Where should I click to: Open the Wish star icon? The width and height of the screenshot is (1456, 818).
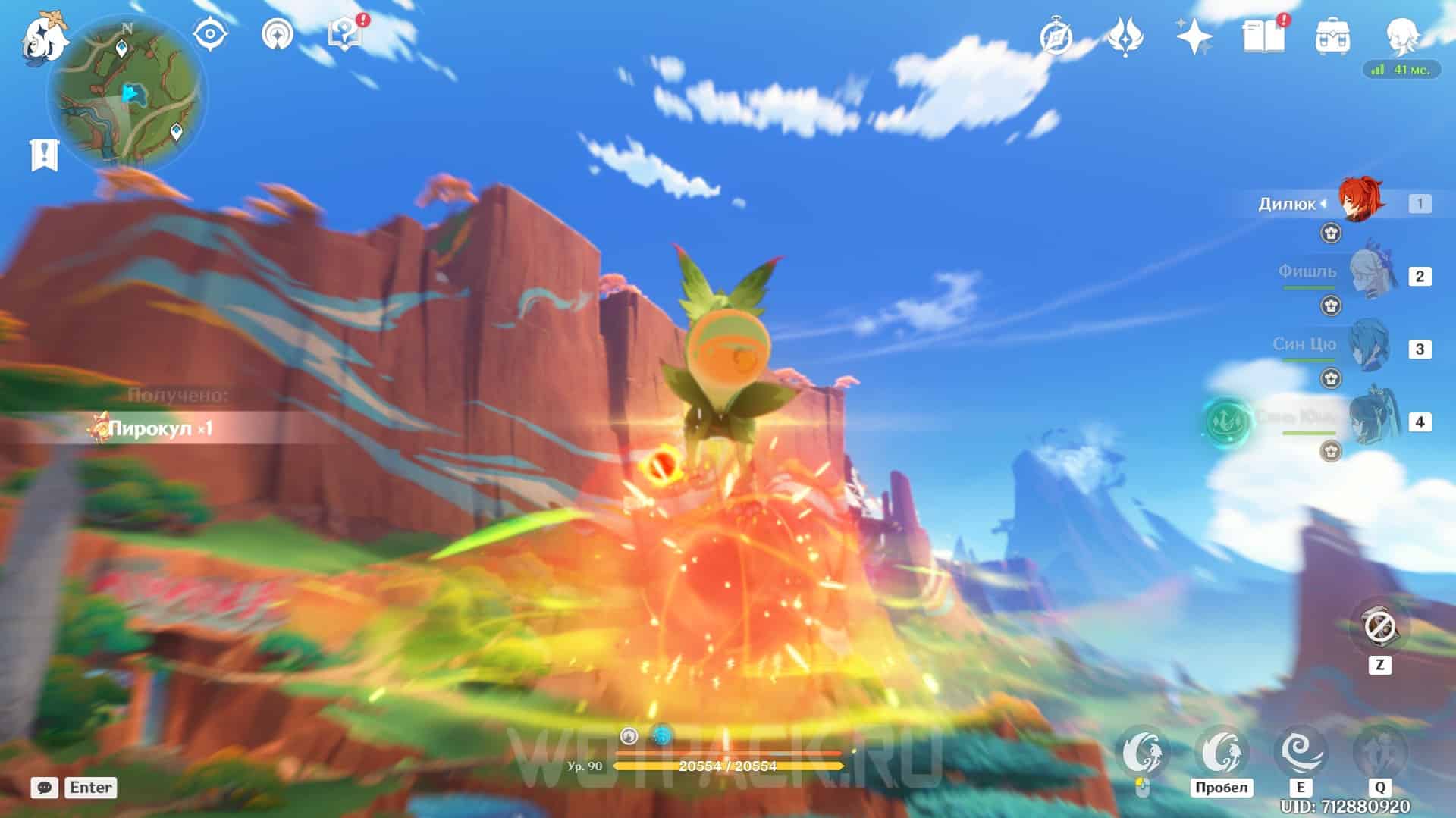pos(1194,36)
